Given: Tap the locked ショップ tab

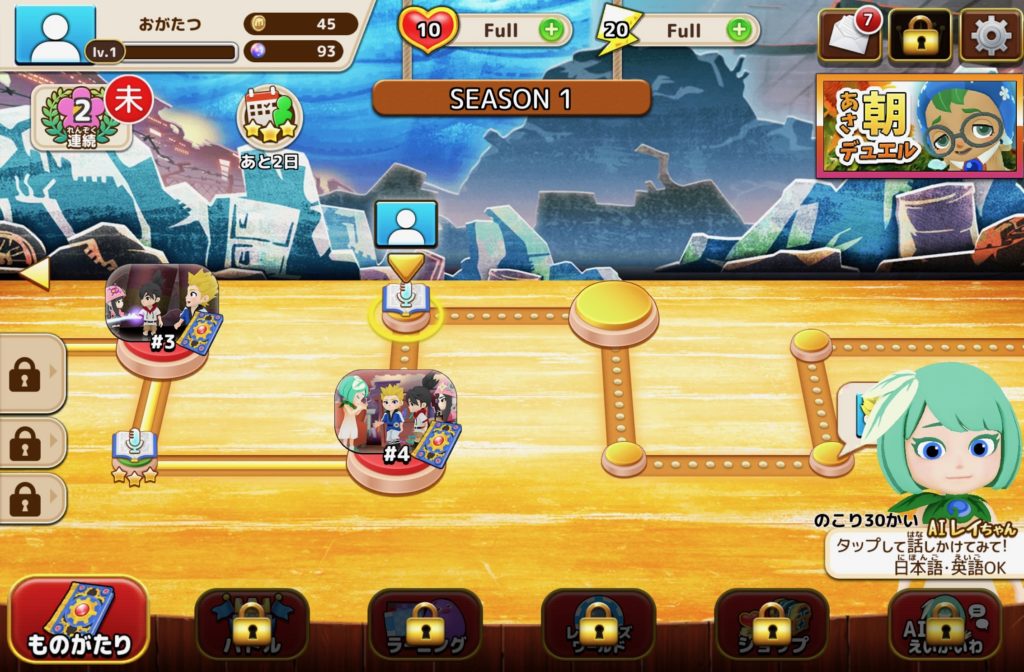Looking at the screenshot, I should (x=771, y=624).
